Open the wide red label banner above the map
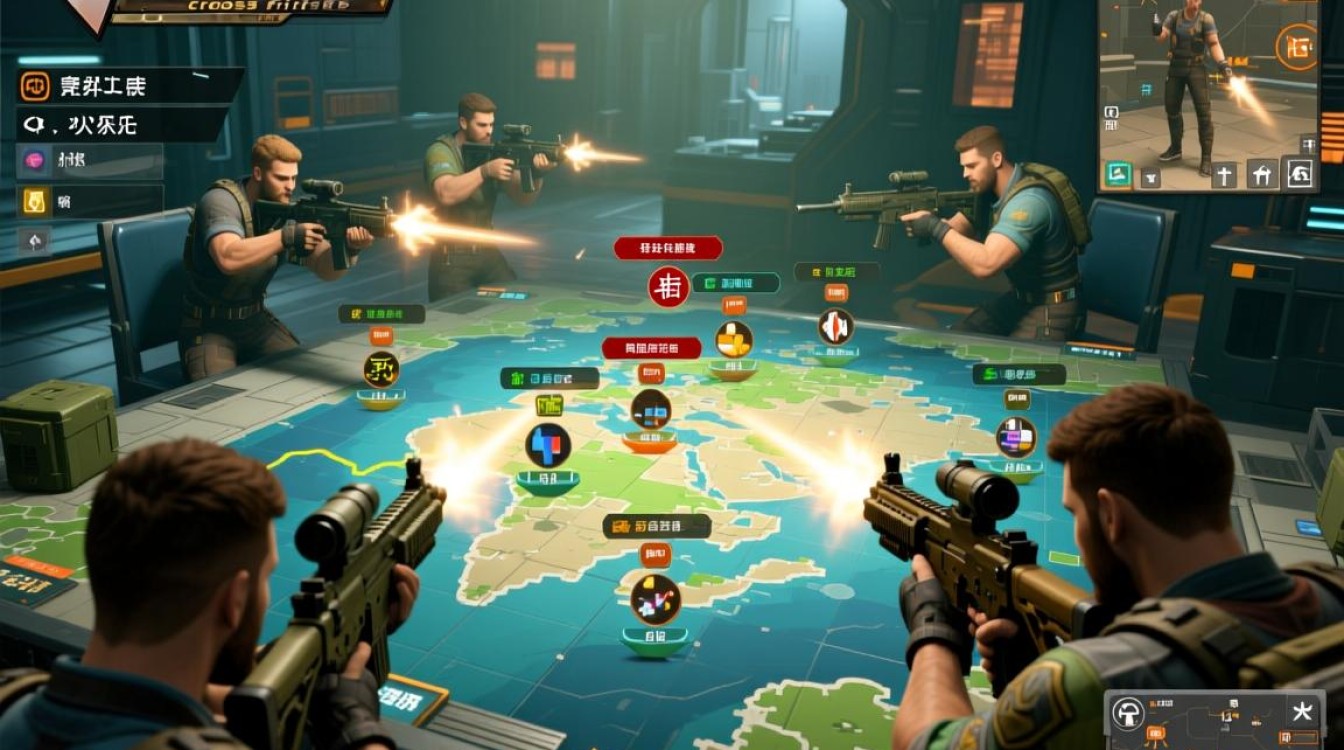 click(668, 248)
